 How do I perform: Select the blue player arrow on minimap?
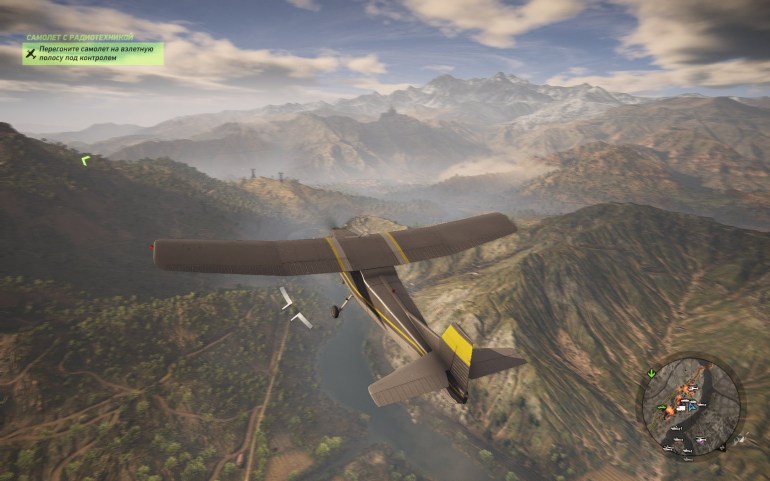690,406
